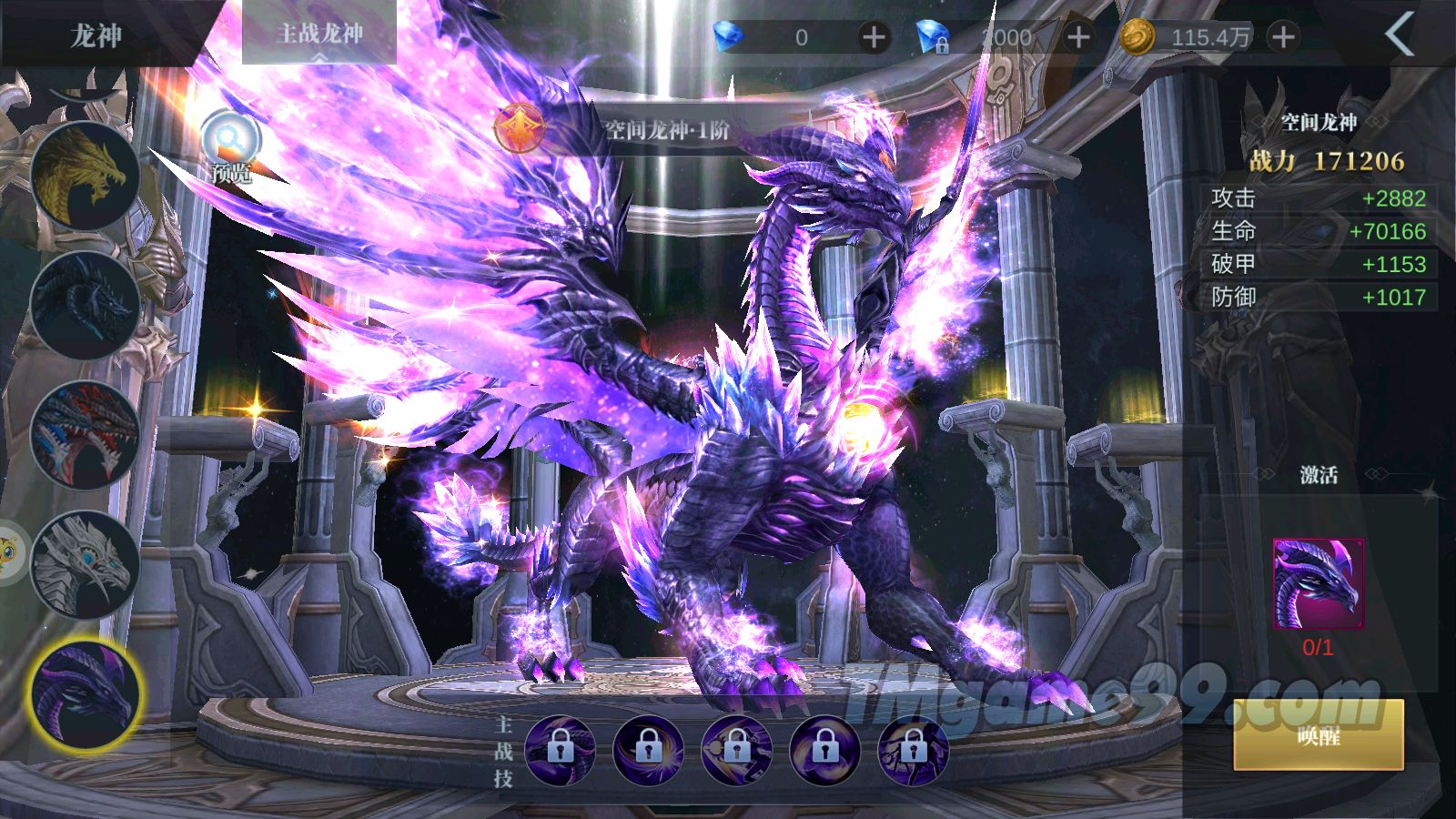Add gold coins with plus button
Image resolution: width=1456 pixels, height=819 pixels.
click(x=1283, y=37)
